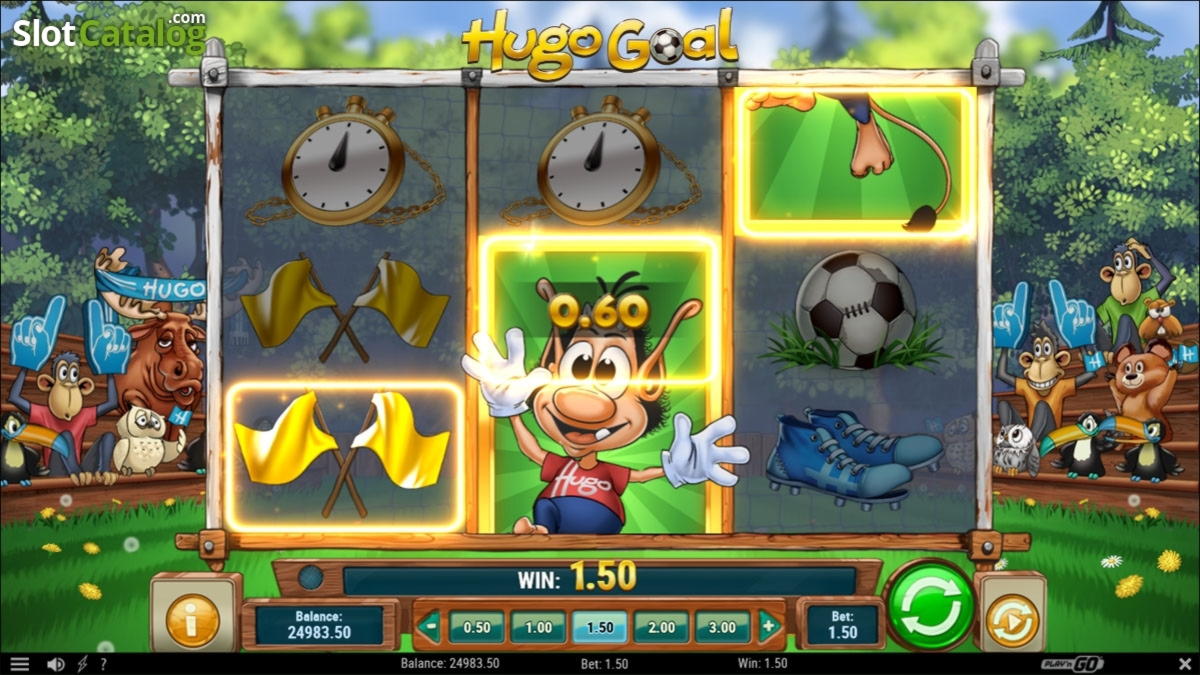Toggle the lightning bolt fast play
Viewport: 1200px width, 675px height.
point(82,664)
